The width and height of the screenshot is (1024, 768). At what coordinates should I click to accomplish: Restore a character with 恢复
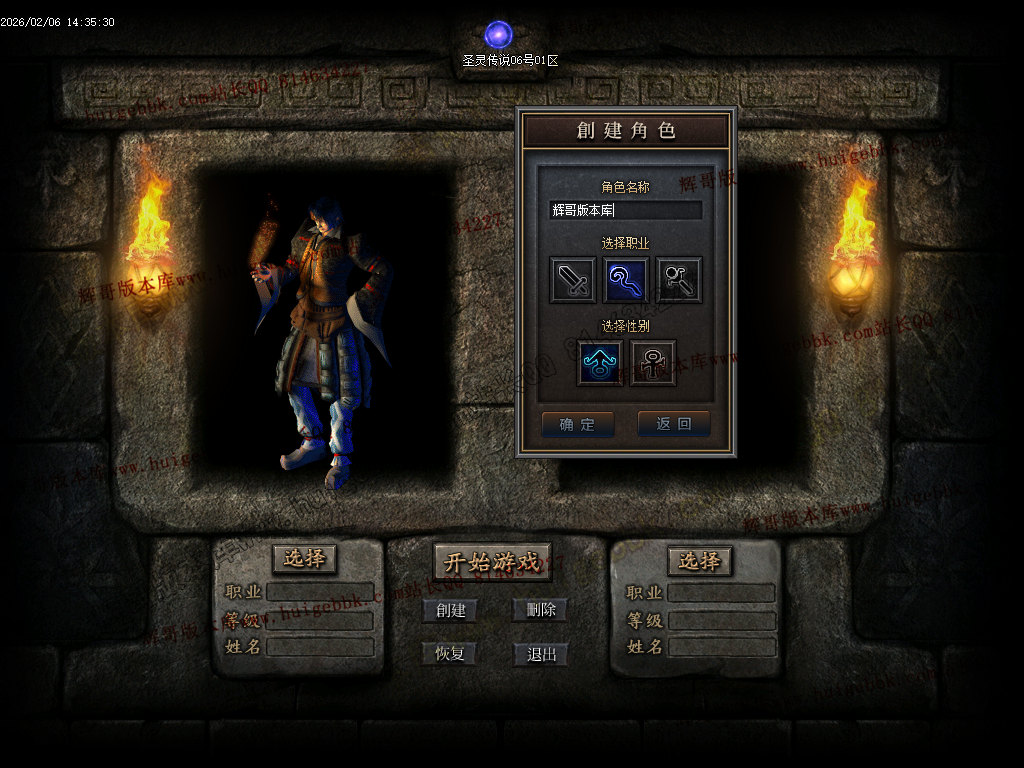pos(449,654)
